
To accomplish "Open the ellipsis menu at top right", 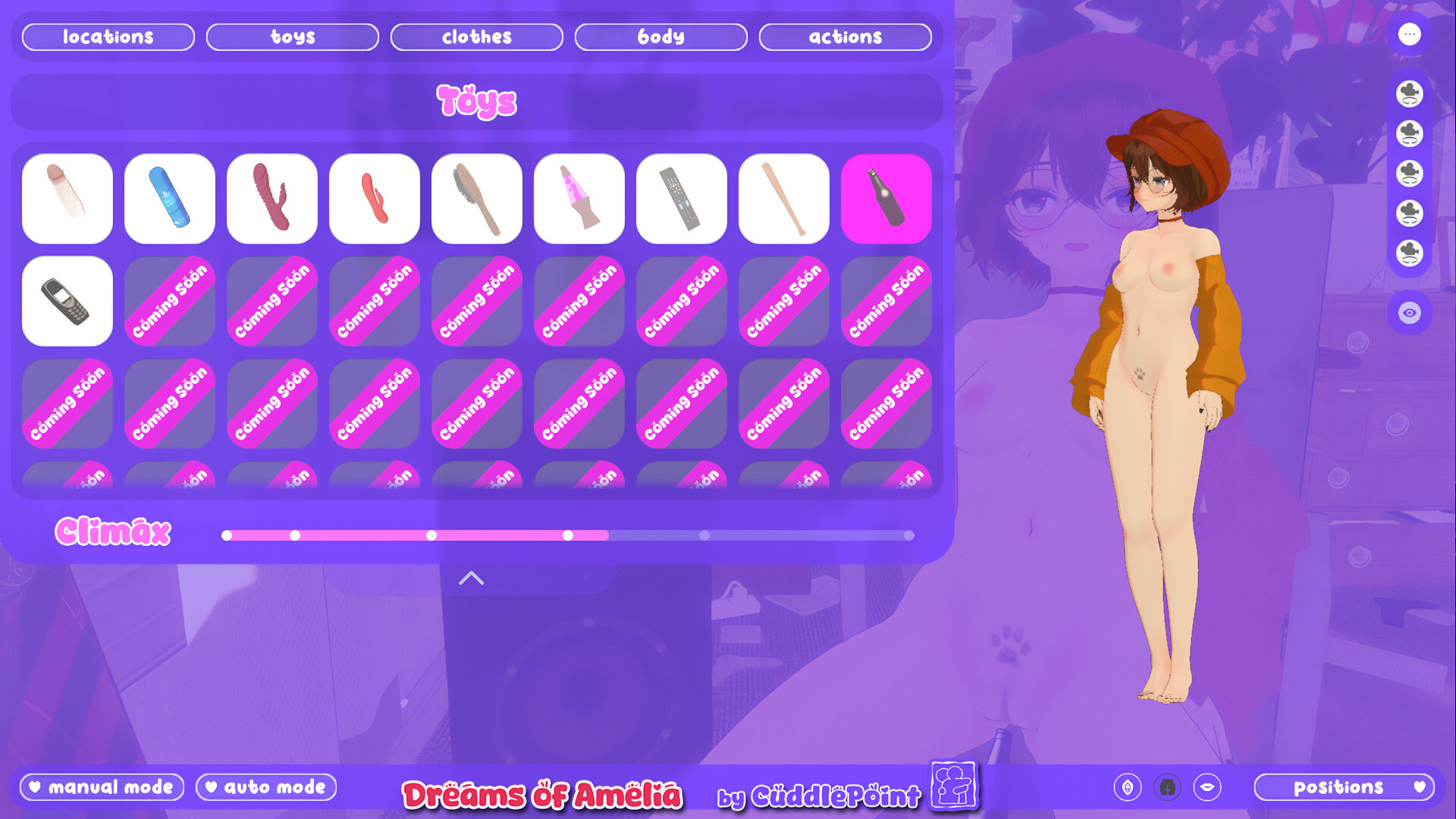I will 1410,34.
